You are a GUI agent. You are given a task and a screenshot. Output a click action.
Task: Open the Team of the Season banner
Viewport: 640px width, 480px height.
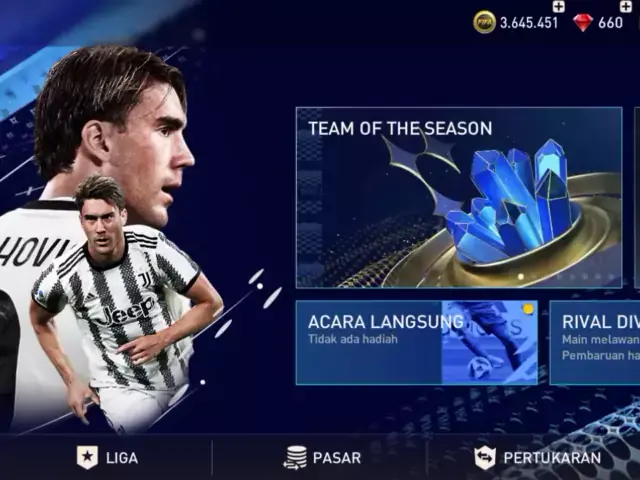point(458,197)
